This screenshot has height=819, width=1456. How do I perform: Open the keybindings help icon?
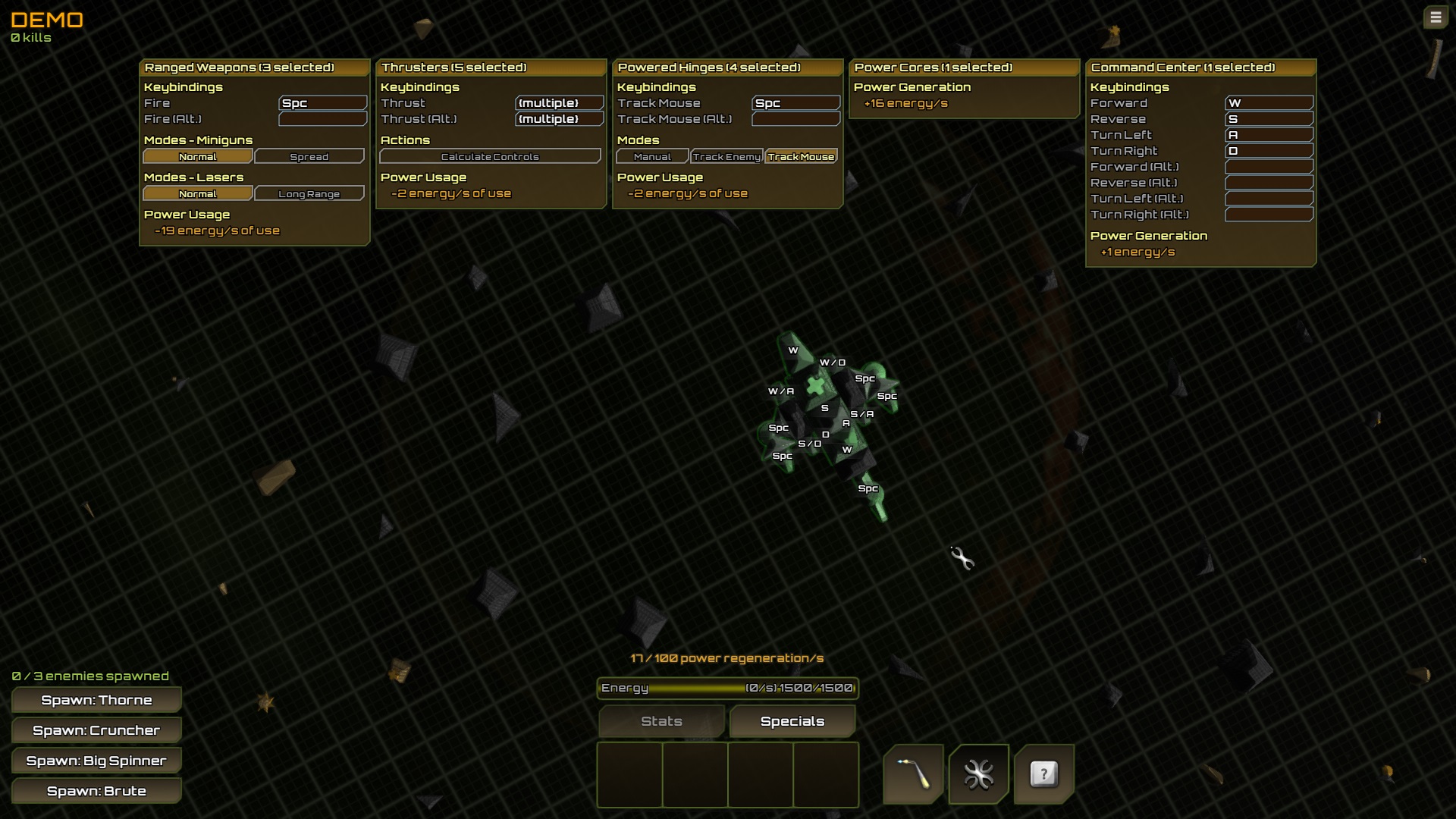(1043, 773)
